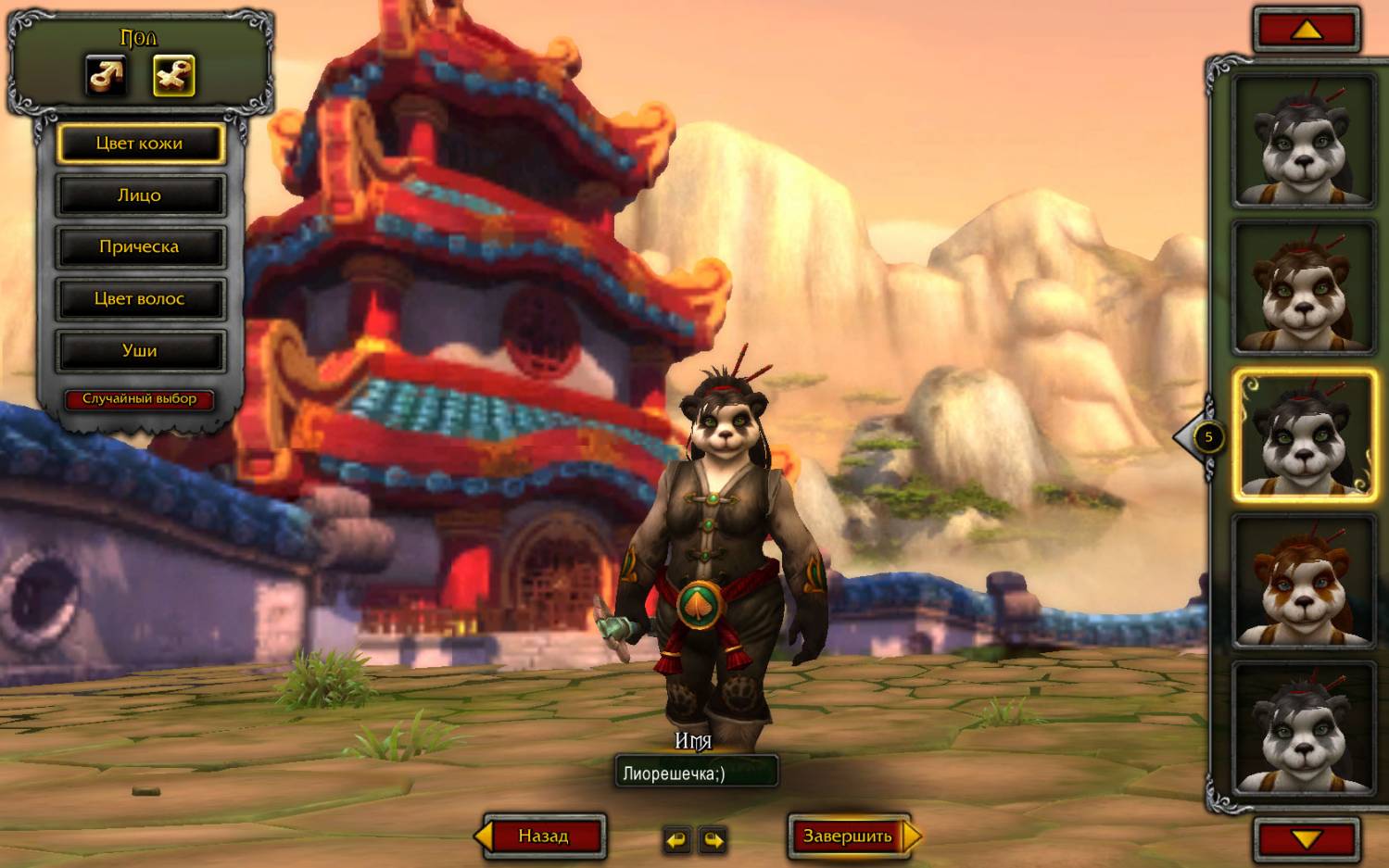
Task: Select the female gender icon
Action: tap(173, 75)
